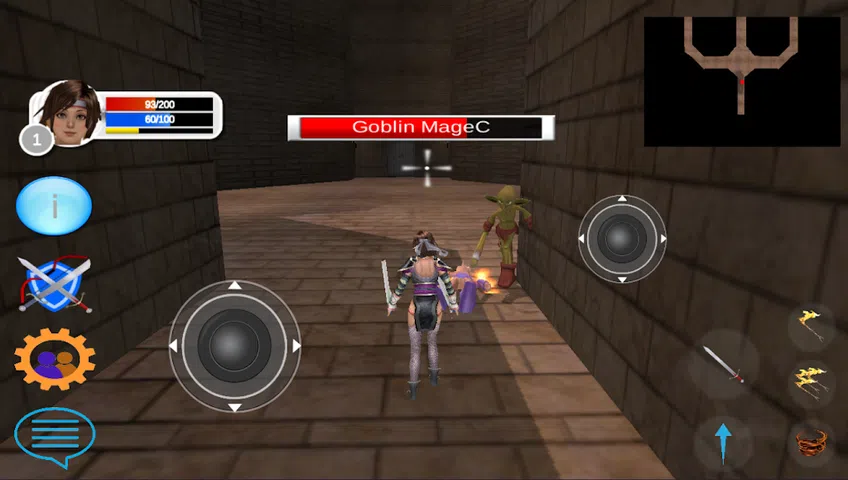
Task: Open the chat speech bubble
Action: click(x=55, y=436)
